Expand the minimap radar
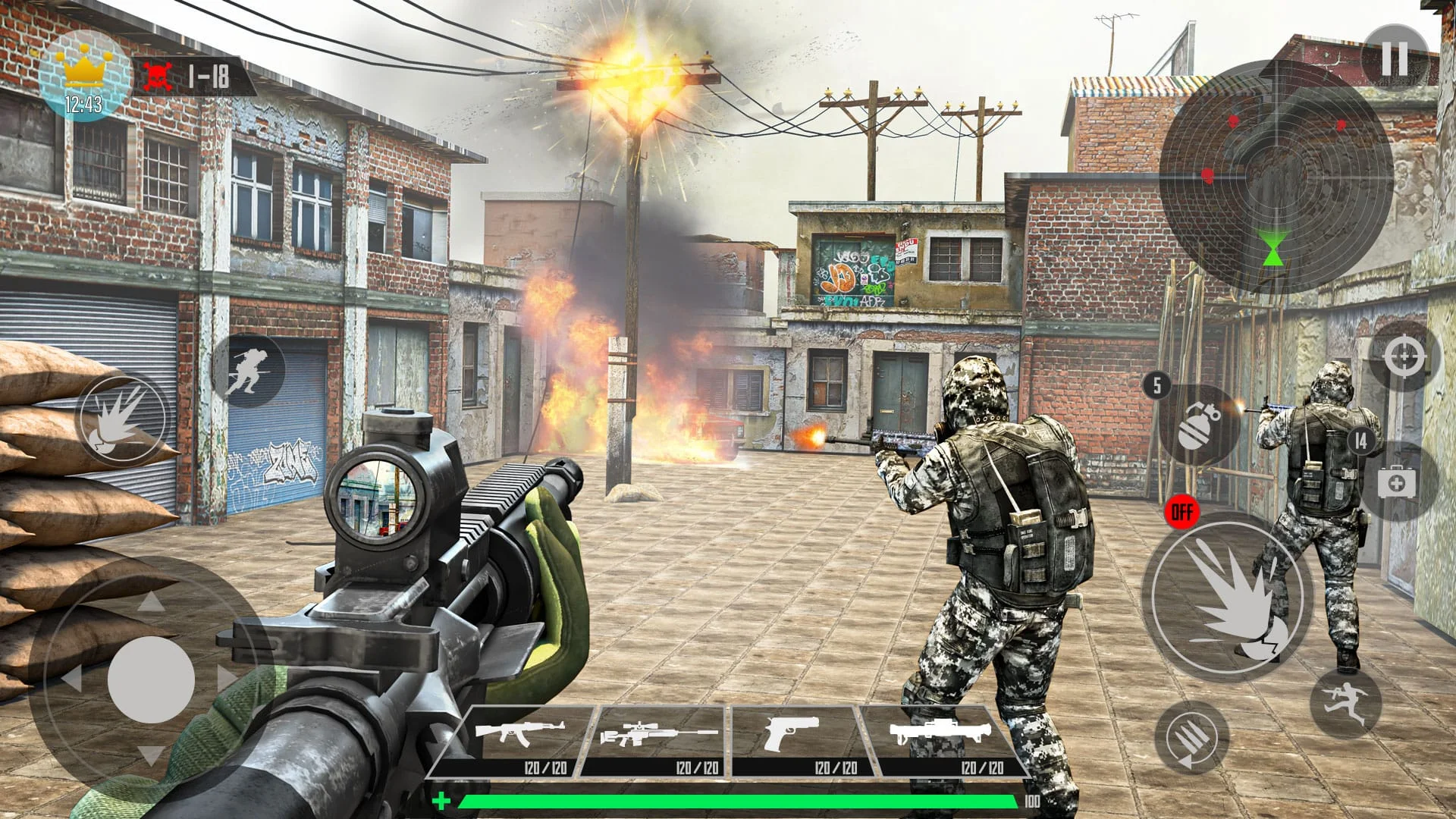This screenshot has width=1456, height=819. pyautogui.click(x=1274, y=174)
